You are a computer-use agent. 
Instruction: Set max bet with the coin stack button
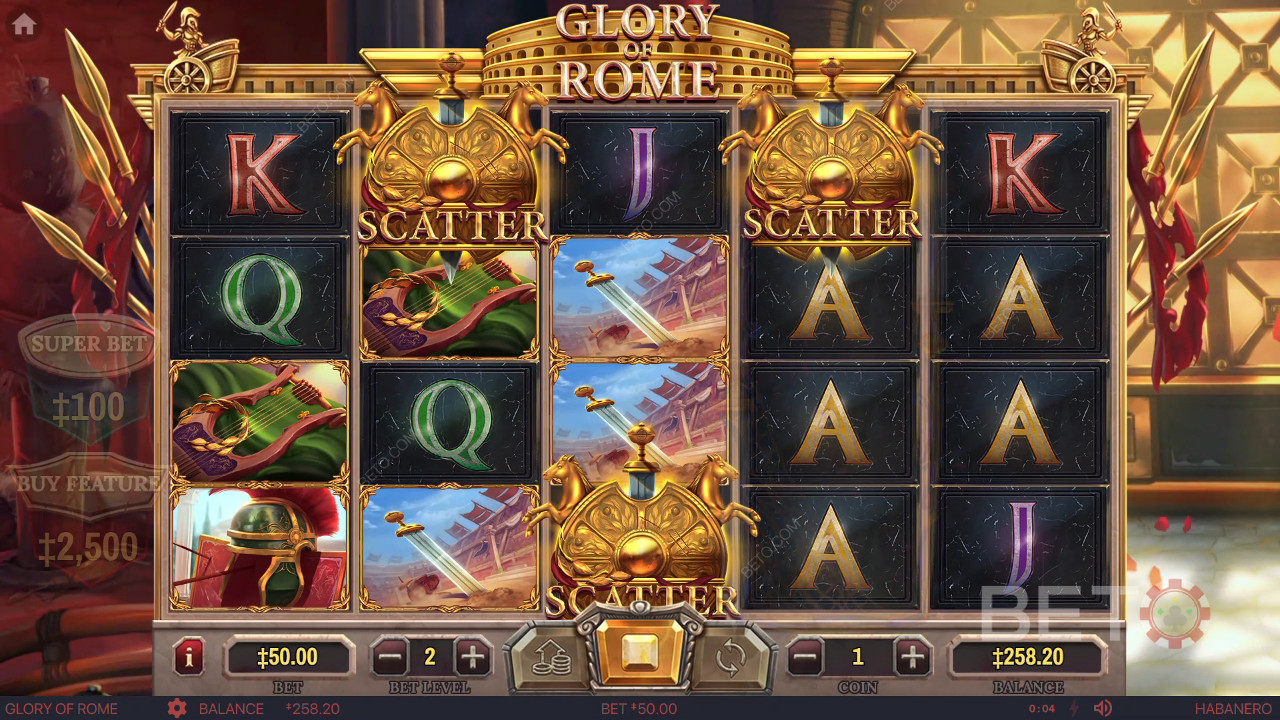click(546, 657)
